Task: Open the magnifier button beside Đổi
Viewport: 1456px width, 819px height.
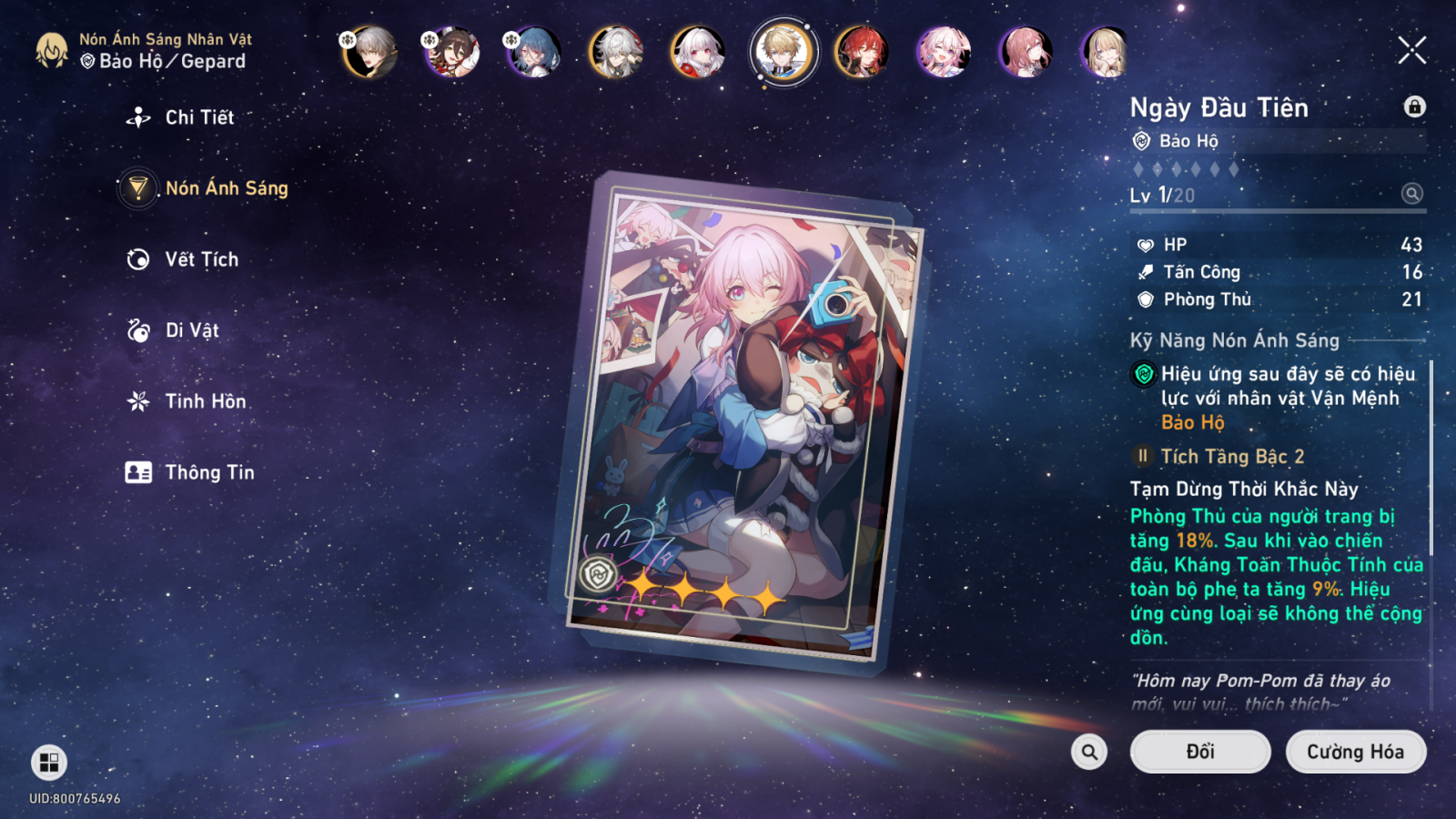Action: [1089, 752]
